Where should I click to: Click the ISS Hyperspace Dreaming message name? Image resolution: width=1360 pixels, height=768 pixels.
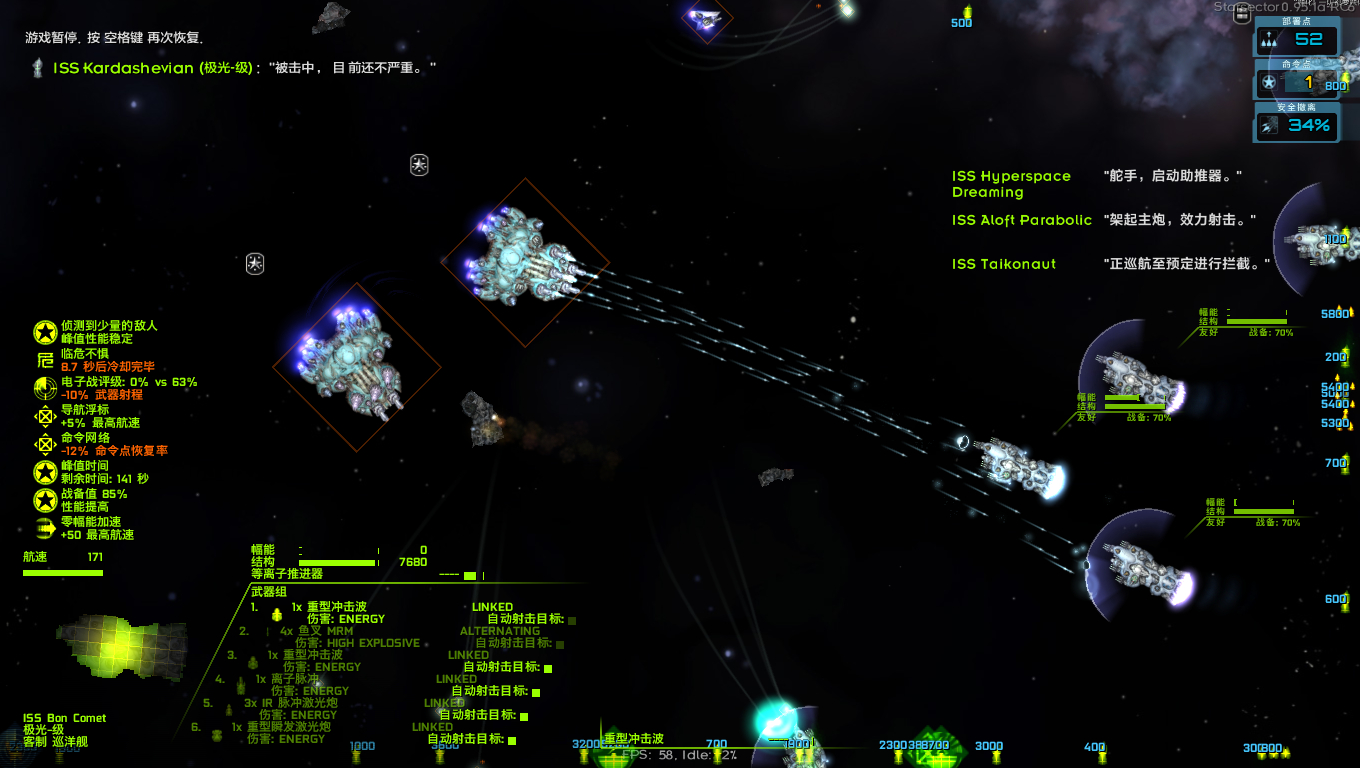pos(1011,184)
